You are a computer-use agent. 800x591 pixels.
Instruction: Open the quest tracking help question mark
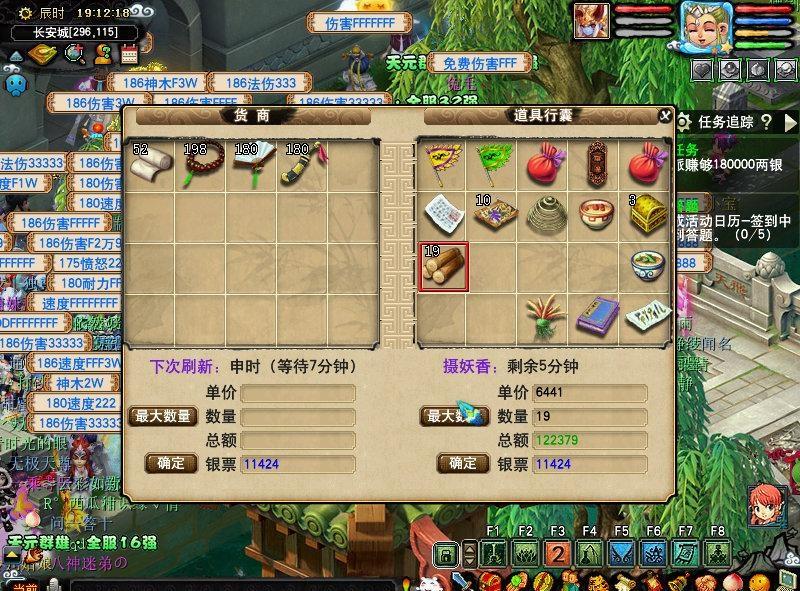pyautogui.click(x=766, y=122)
